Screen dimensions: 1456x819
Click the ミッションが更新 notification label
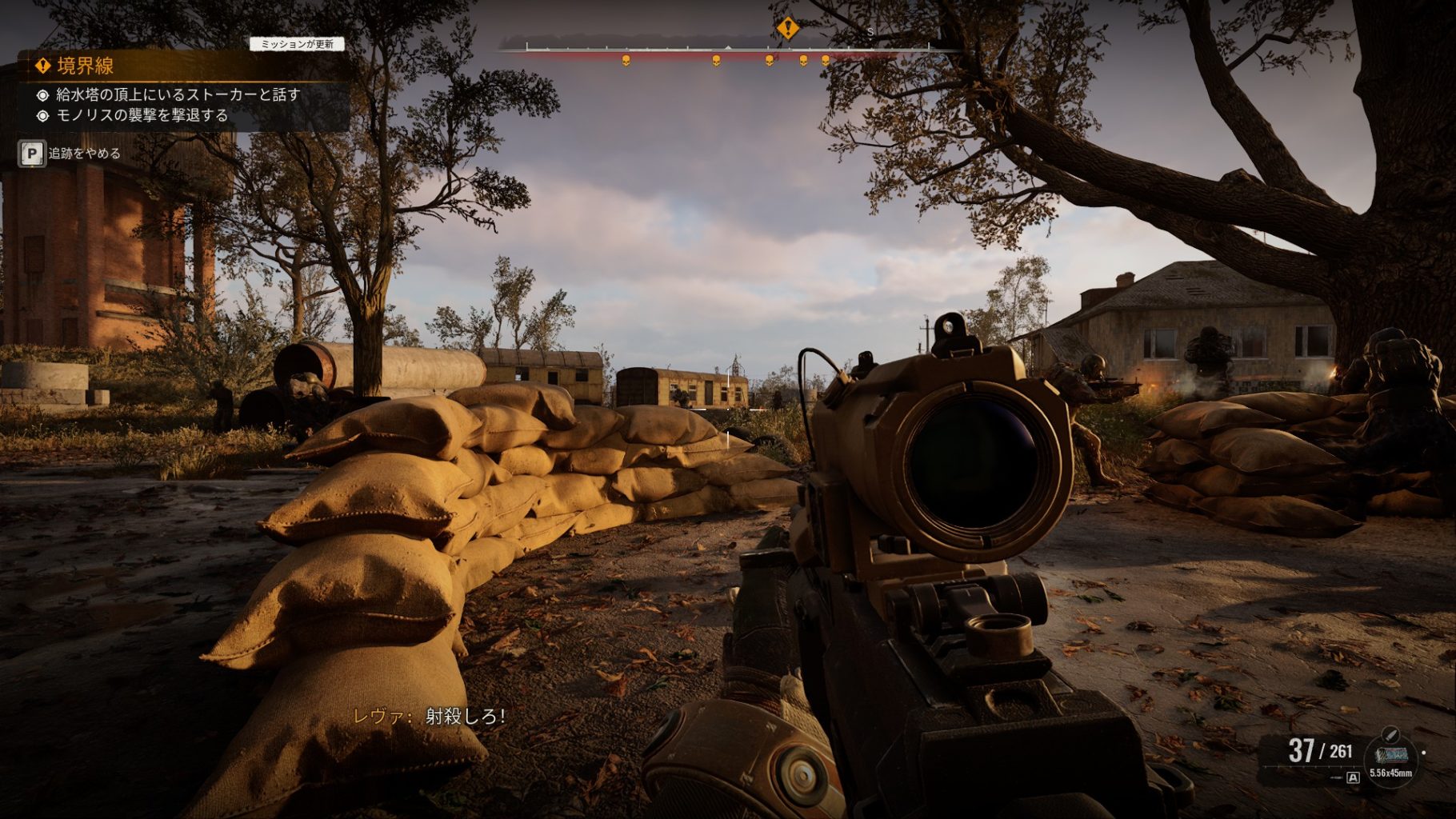297,45
